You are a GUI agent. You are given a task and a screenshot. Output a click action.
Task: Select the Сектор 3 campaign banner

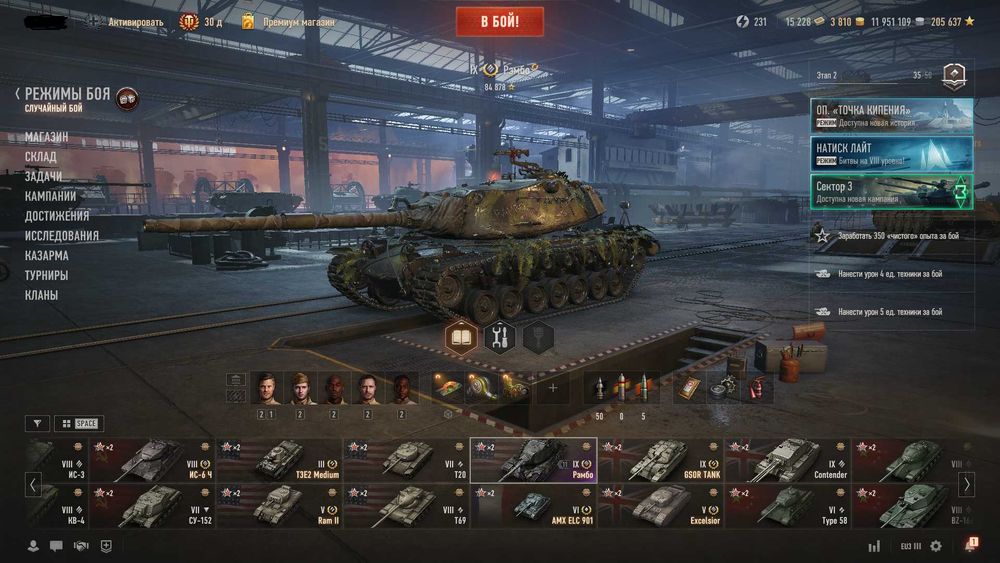pos(891,191)
